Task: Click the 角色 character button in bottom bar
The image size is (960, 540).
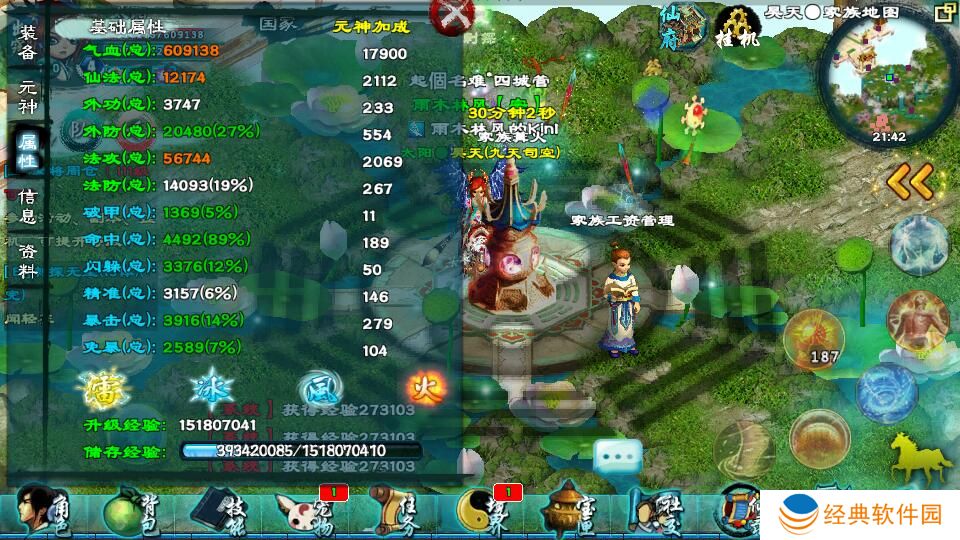Action: pyautogui.click(x=43, y=510)
